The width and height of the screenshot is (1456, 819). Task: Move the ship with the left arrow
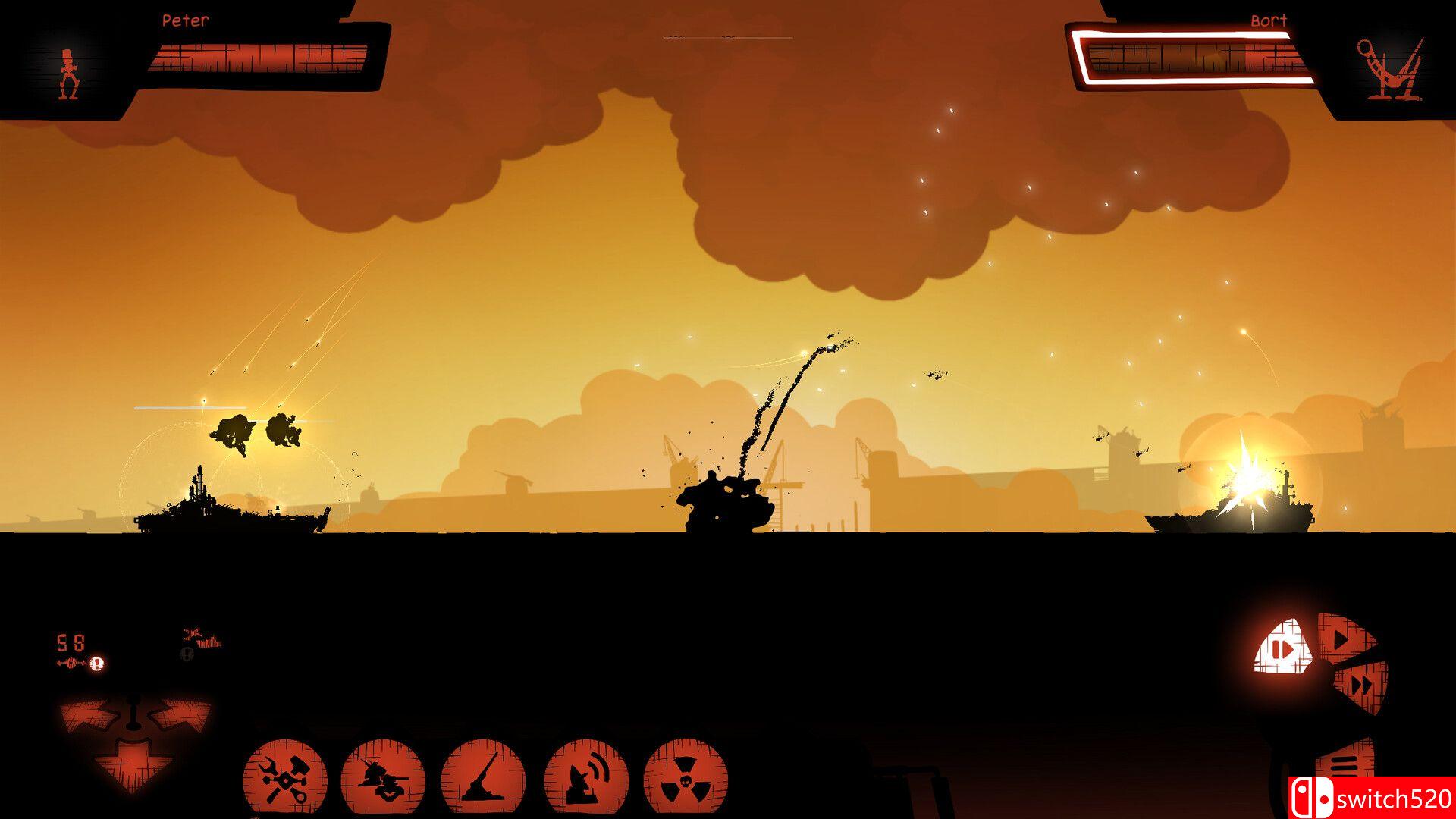[87, 714]
